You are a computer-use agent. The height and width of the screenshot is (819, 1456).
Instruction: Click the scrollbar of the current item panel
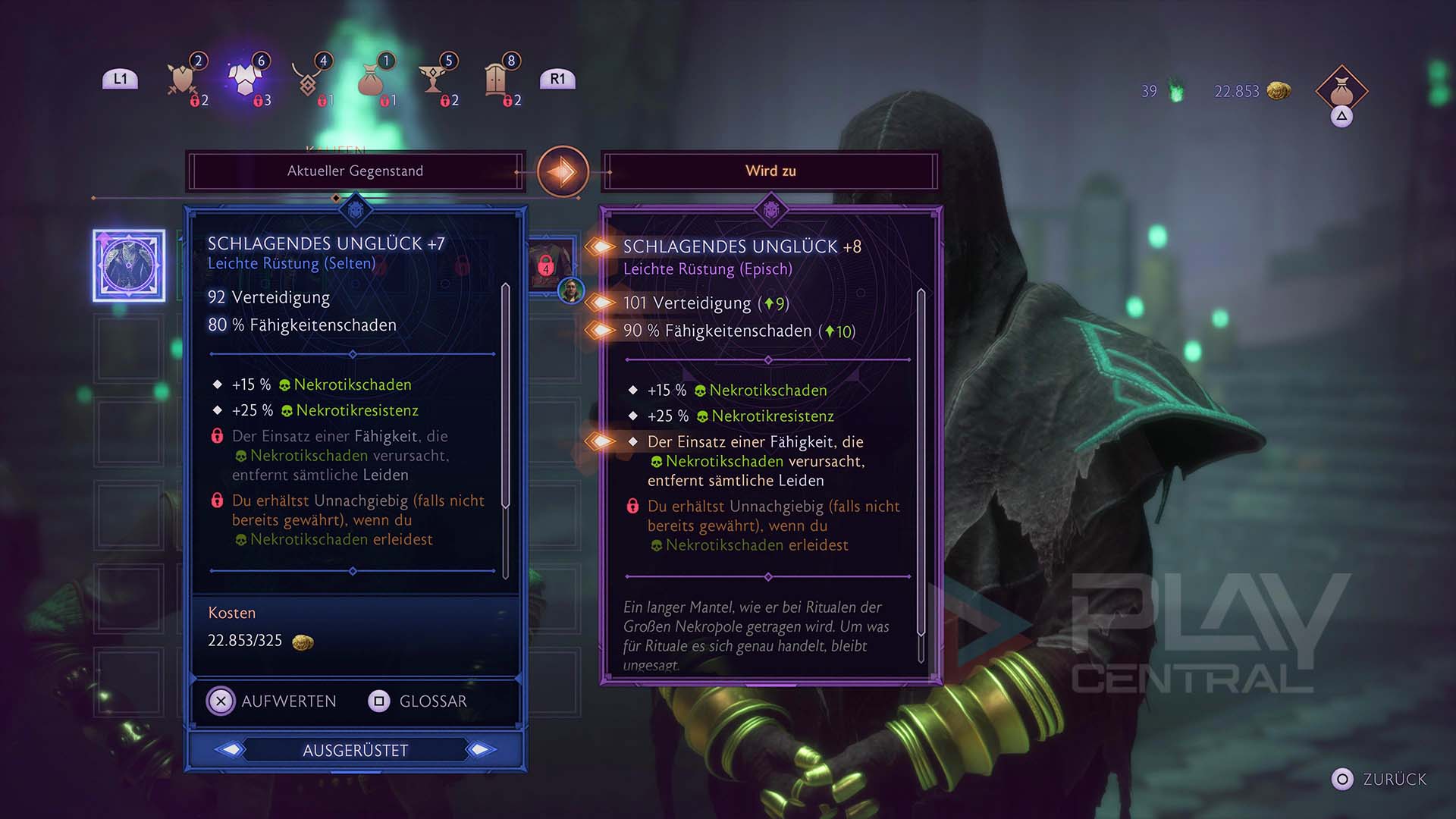click(505, 394)
